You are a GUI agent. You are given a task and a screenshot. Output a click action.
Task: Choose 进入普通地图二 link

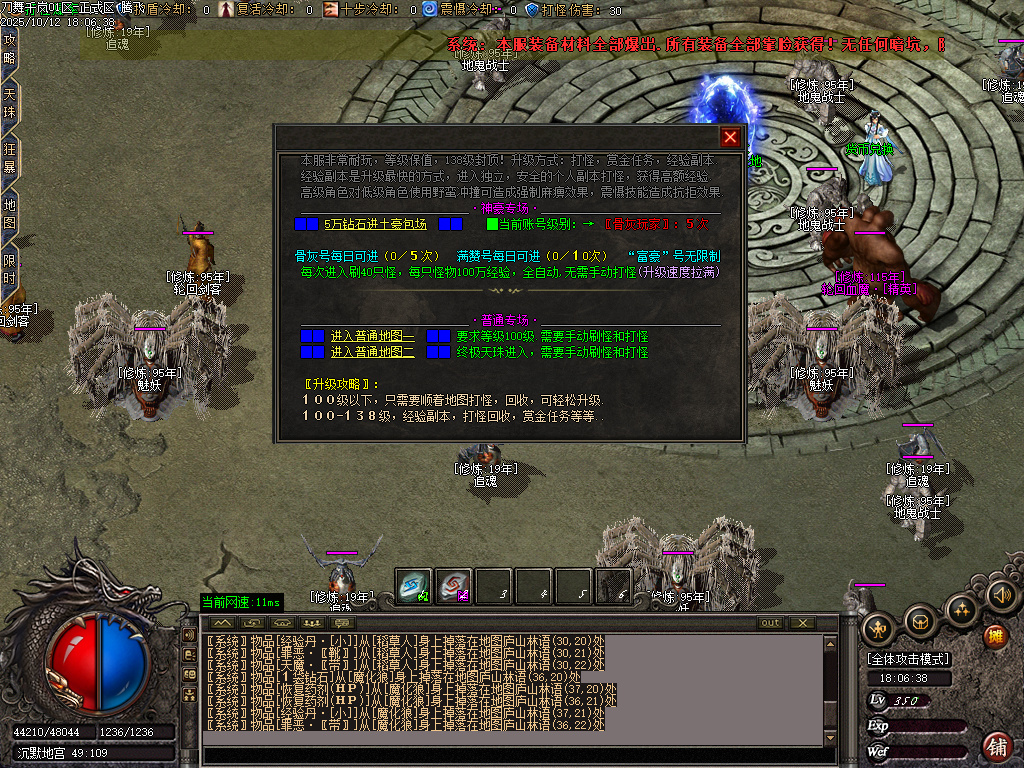click(x=373, y=352)
